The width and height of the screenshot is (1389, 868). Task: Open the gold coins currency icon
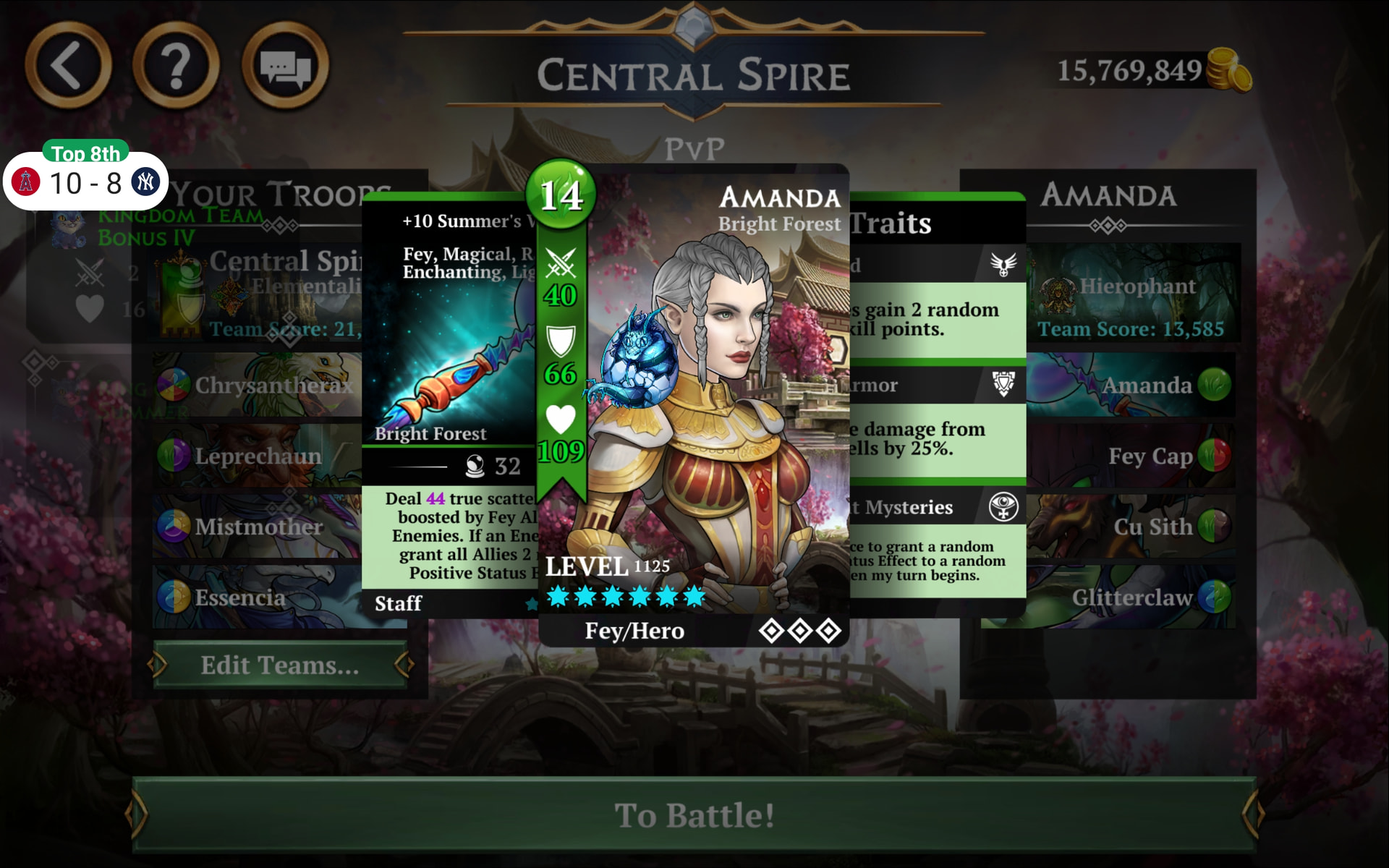tap(1229, 70)
